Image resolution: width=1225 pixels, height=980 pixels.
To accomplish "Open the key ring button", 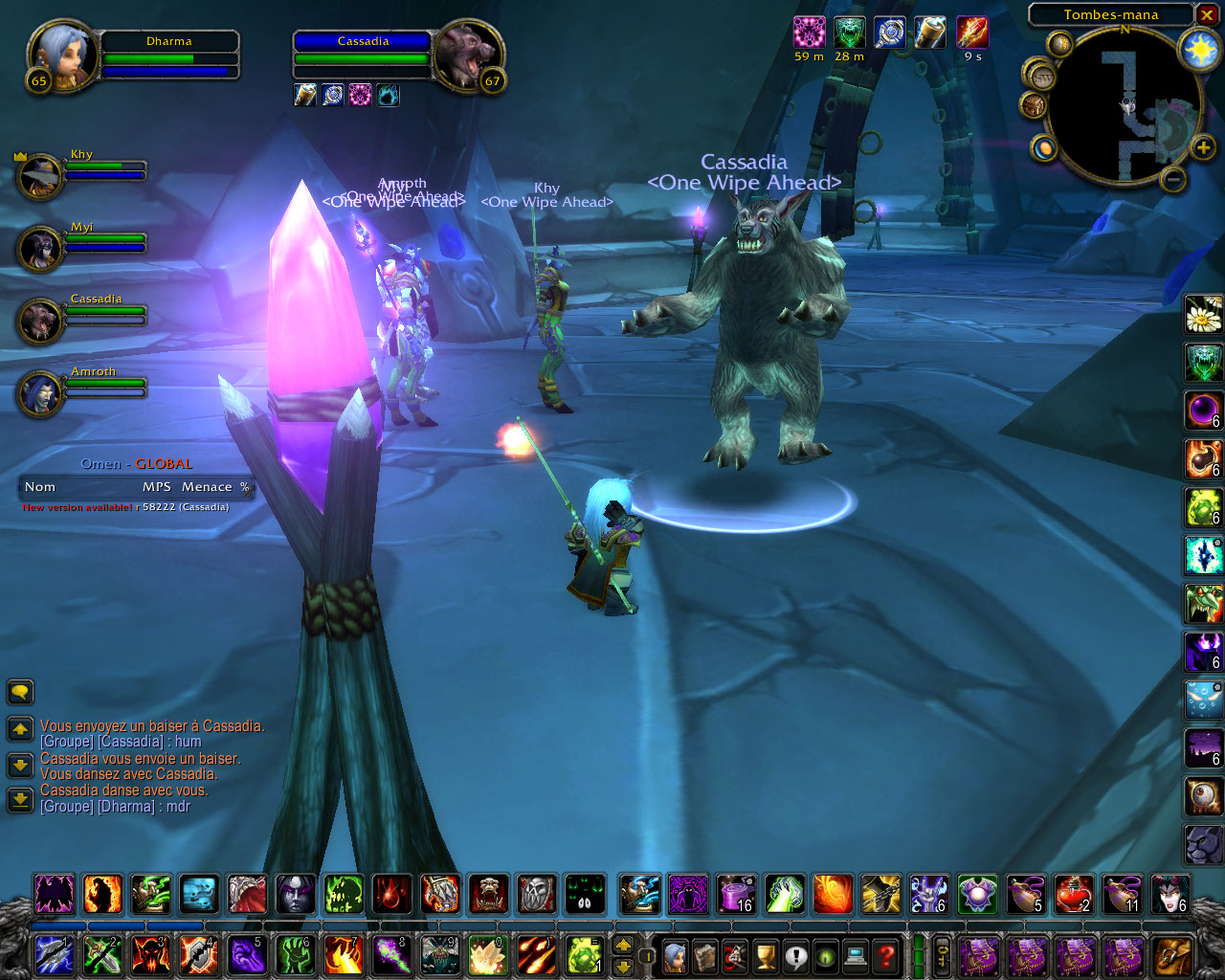I will tap(942, 955).
